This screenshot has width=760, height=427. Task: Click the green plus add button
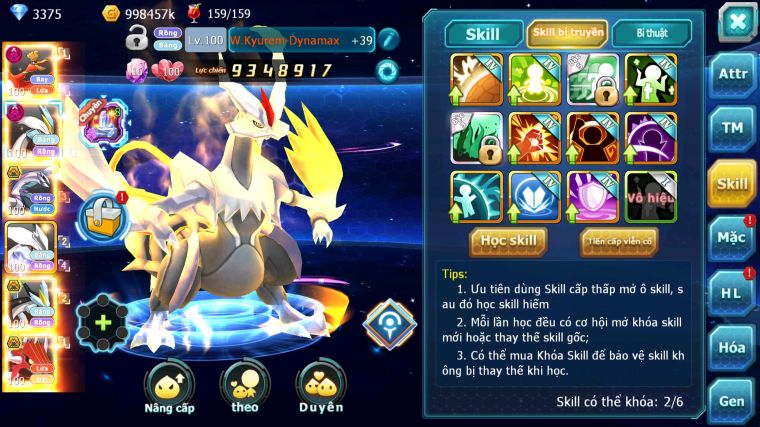[103, 322]
